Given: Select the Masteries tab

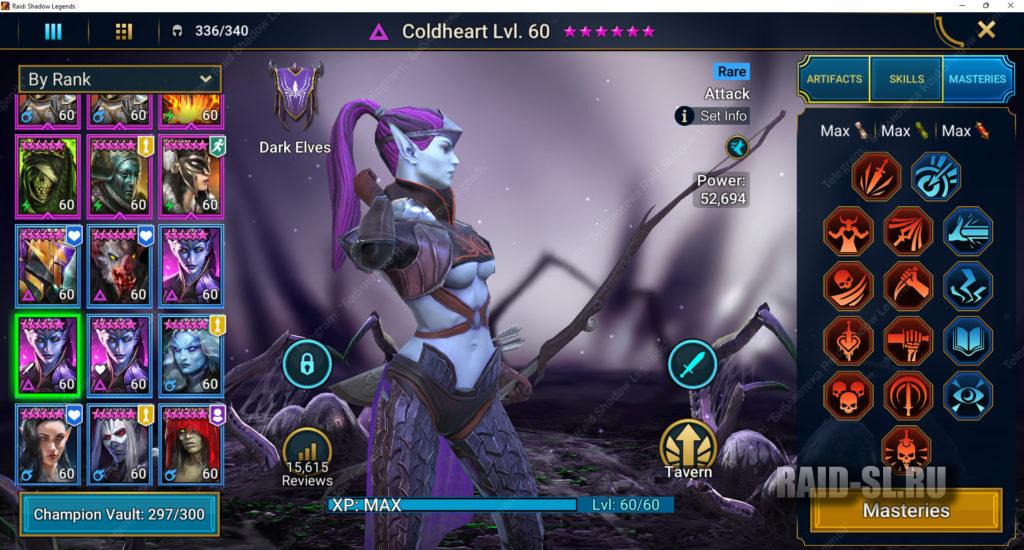Looking at the screenshot, I should pos(977,79).
